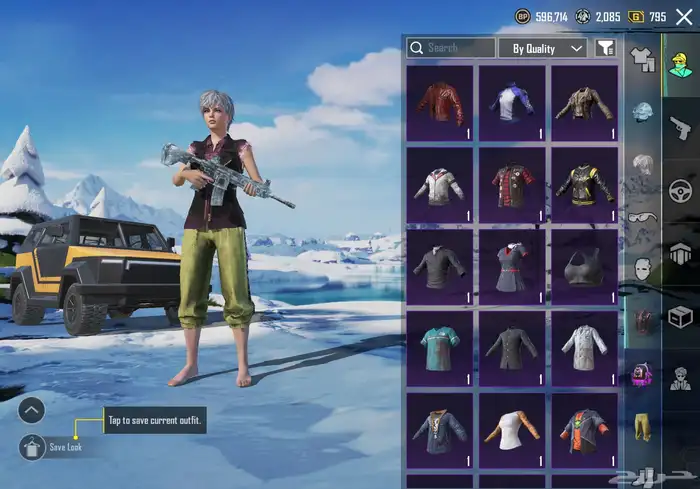The image size is (700, 489).
Task: Click the inventory search field
Action: click(x=451, y=48)
